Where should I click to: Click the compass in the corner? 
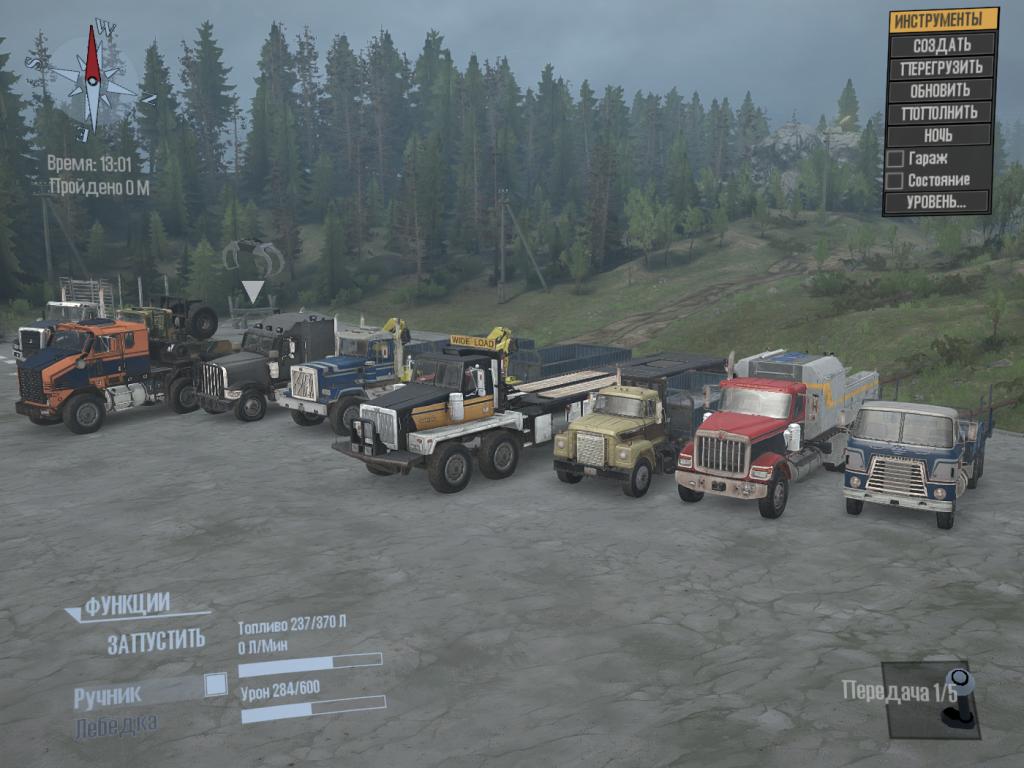(x=92, y=77)
